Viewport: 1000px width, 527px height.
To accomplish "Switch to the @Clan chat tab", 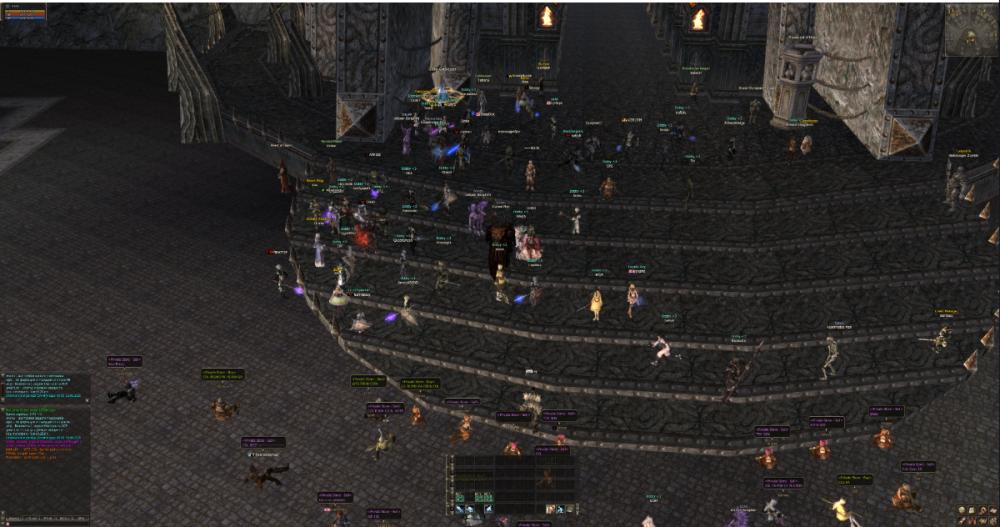I will pyautogui.click(x=63, y=520).
